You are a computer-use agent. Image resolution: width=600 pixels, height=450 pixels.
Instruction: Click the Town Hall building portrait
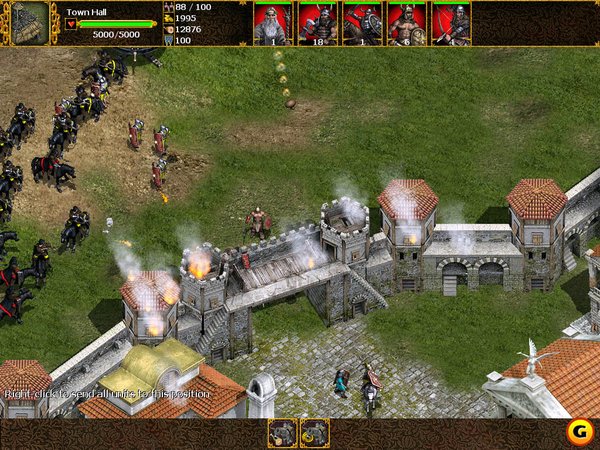(x=30, y=22)
